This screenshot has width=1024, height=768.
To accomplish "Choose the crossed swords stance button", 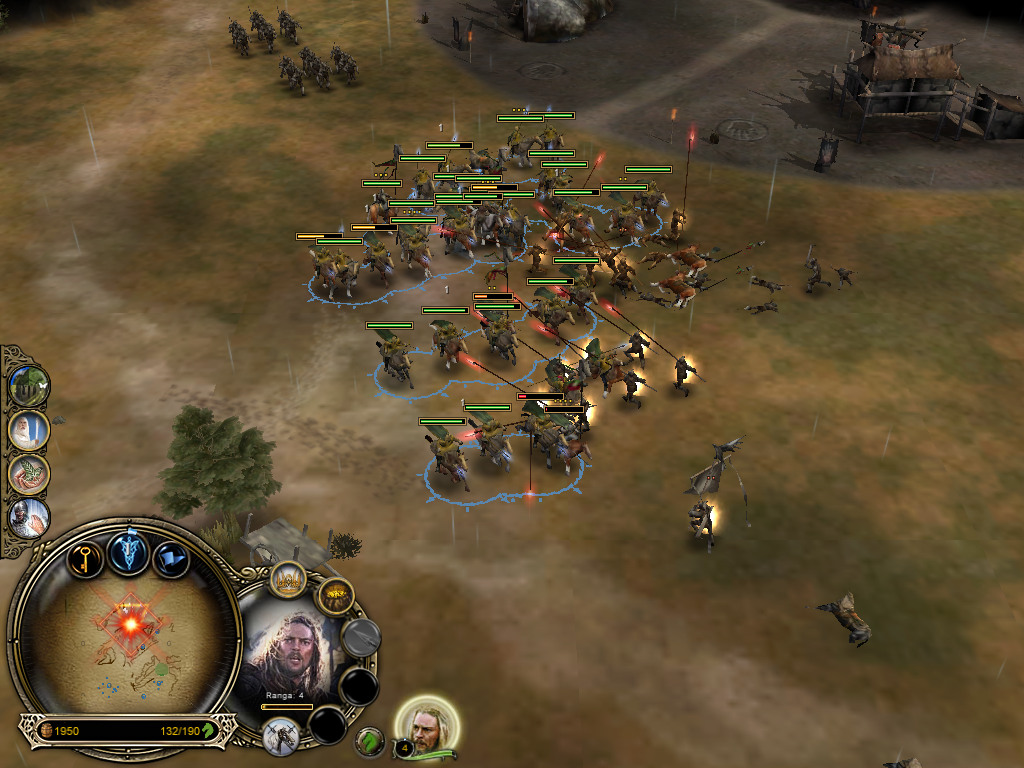I will (x=281, y=735).
